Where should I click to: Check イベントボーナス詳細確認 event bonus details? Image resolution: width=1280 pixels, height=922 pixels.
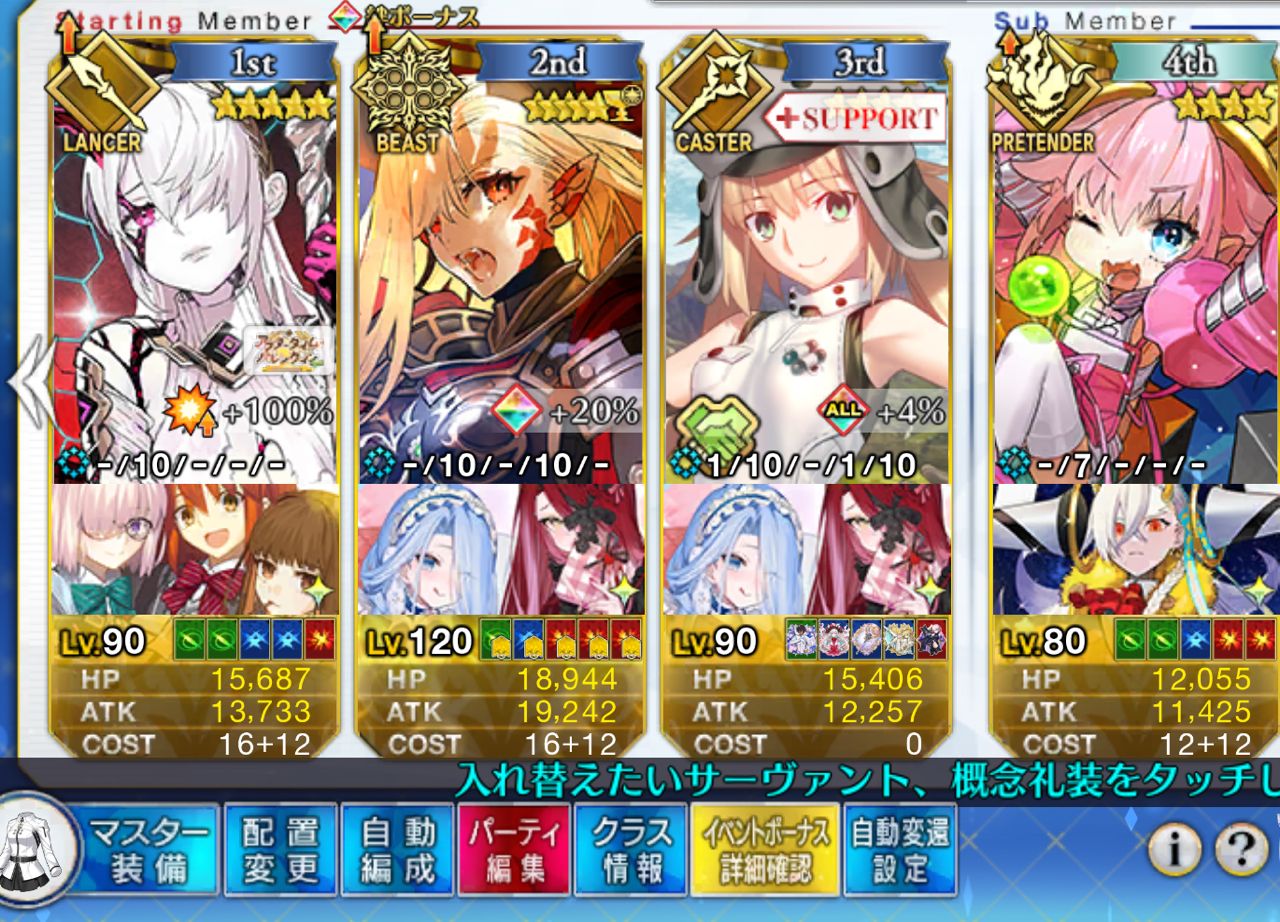click(764, 850)
